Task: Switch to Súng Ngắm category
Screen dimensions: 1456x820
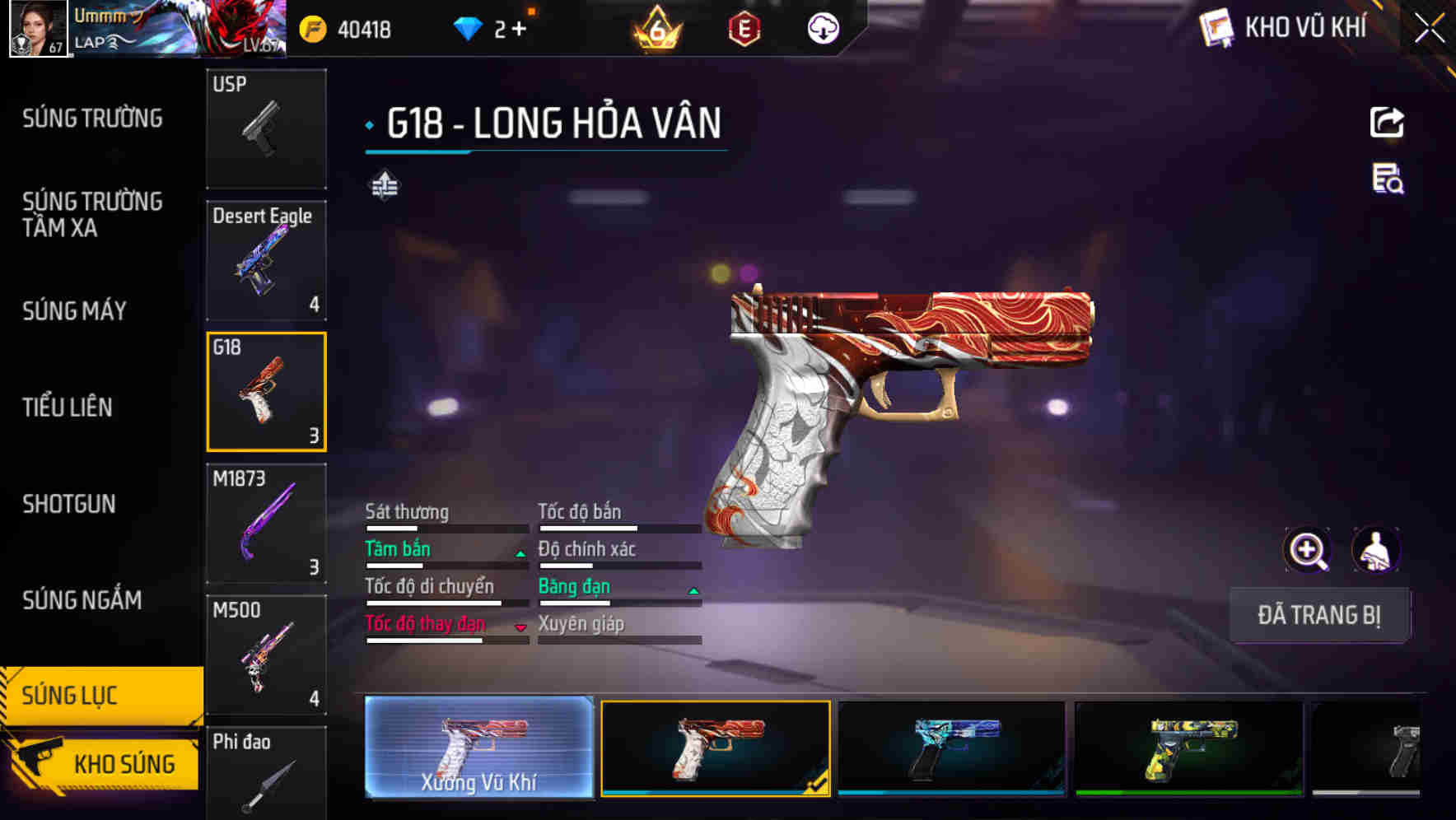Action: [82, 600]
